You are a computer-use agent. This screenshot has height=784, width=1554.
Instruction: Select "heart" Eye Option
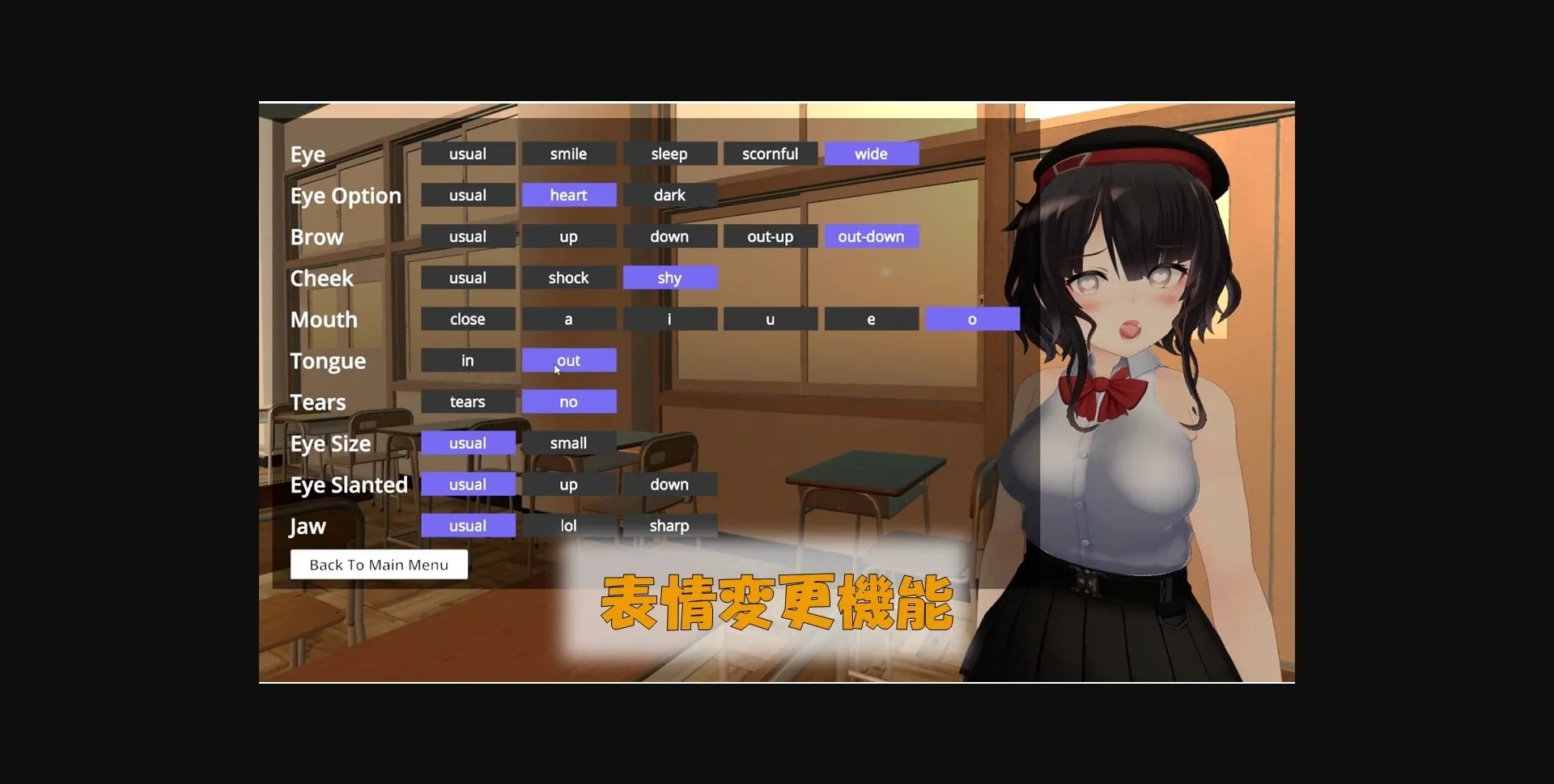(569, 194)
